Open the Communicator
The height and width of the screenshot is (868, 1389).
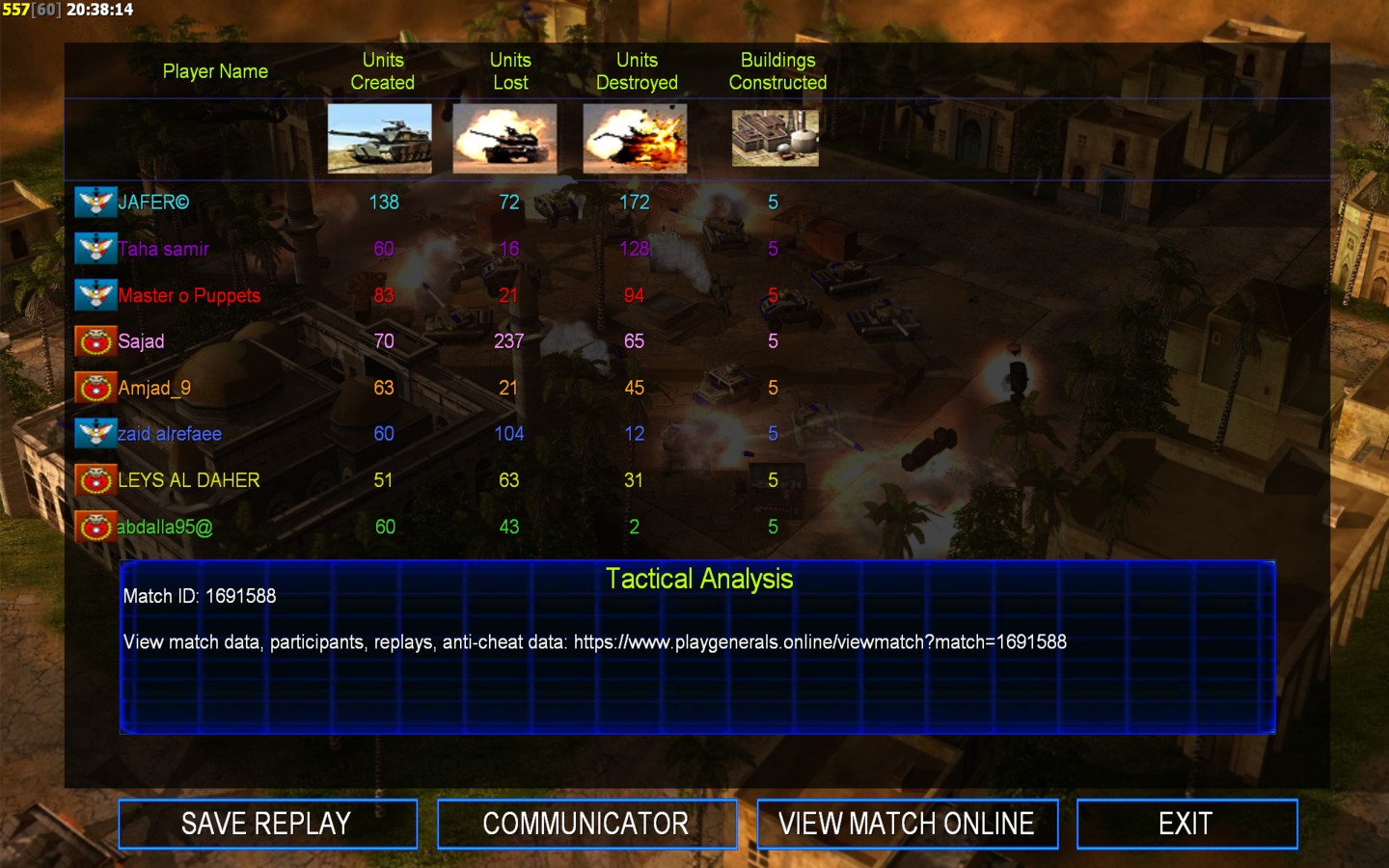(x=586, y=824)
